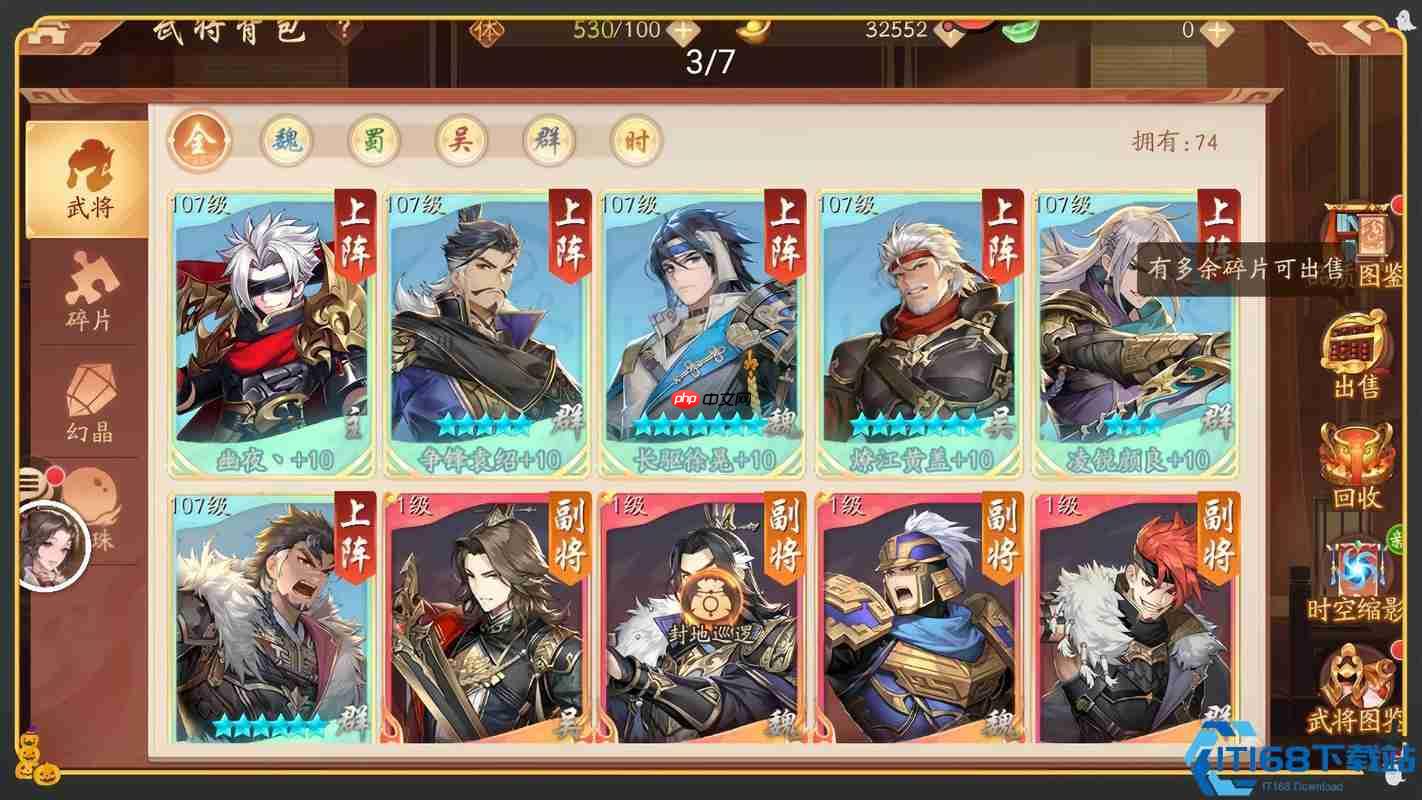The height and width of the screenshot is (800, 1422).
Task: Open the 幻晶 crystal panel icon
Action: click(x=88, y=400)
